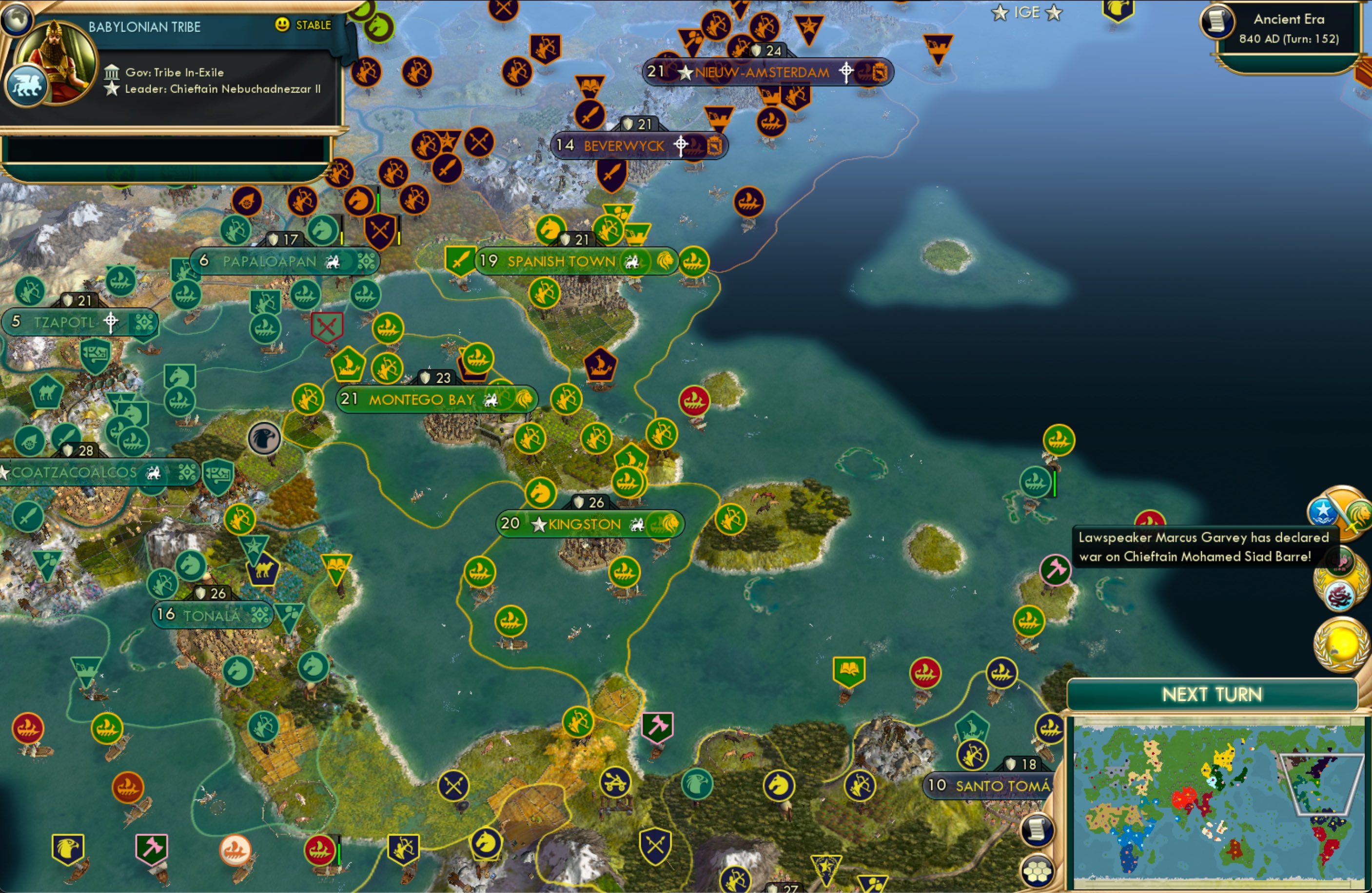
Task: Click the Next Turn button
Action: point(1213,694)
